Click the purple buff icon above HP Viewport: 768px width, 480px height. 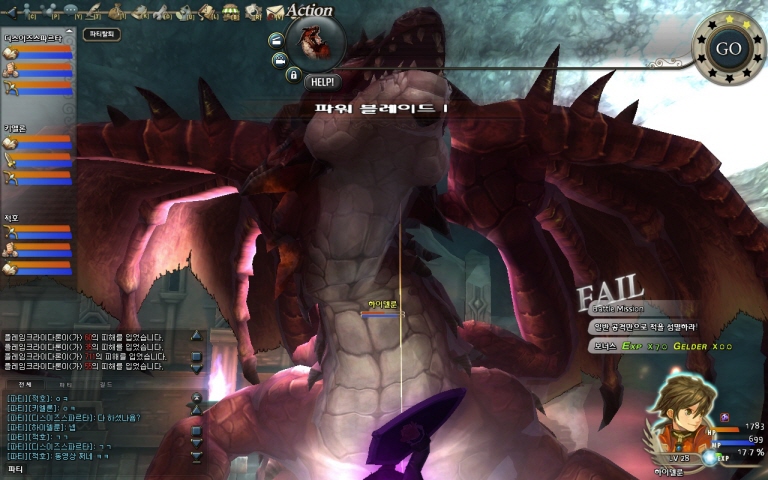tap(725, 417)
